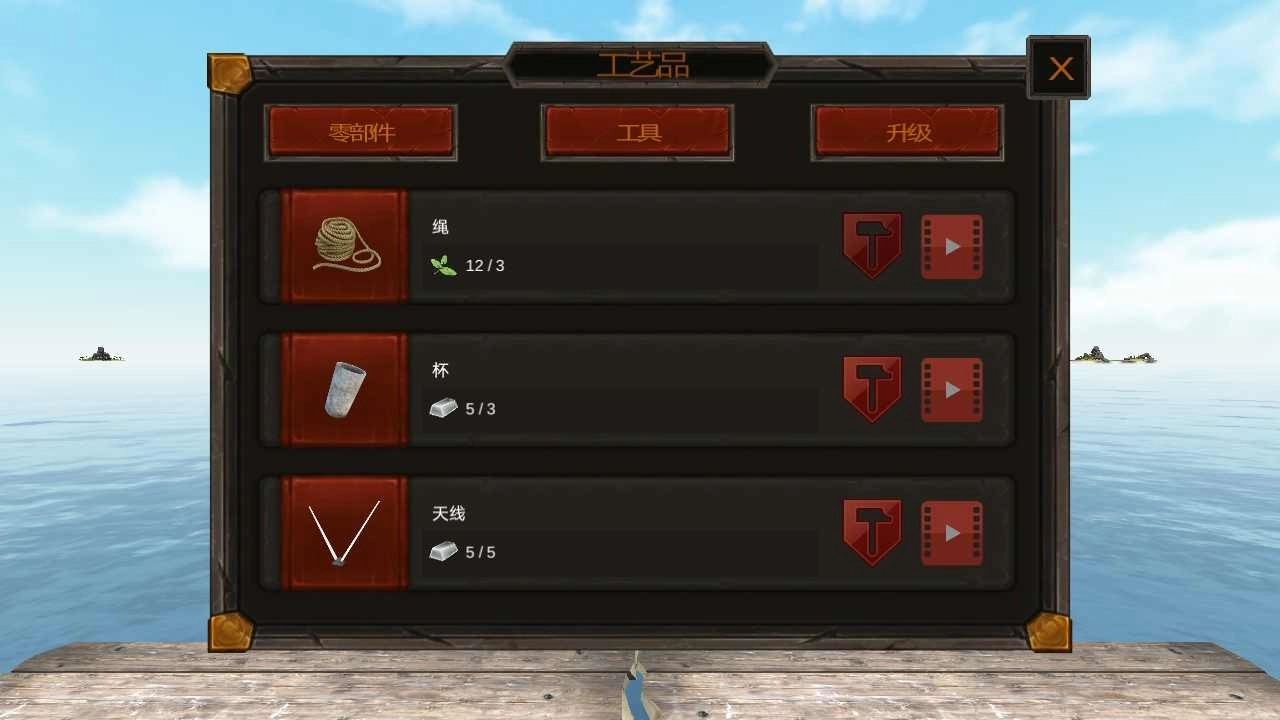Click the metal ingot icon for antenna

coord(443,551)
